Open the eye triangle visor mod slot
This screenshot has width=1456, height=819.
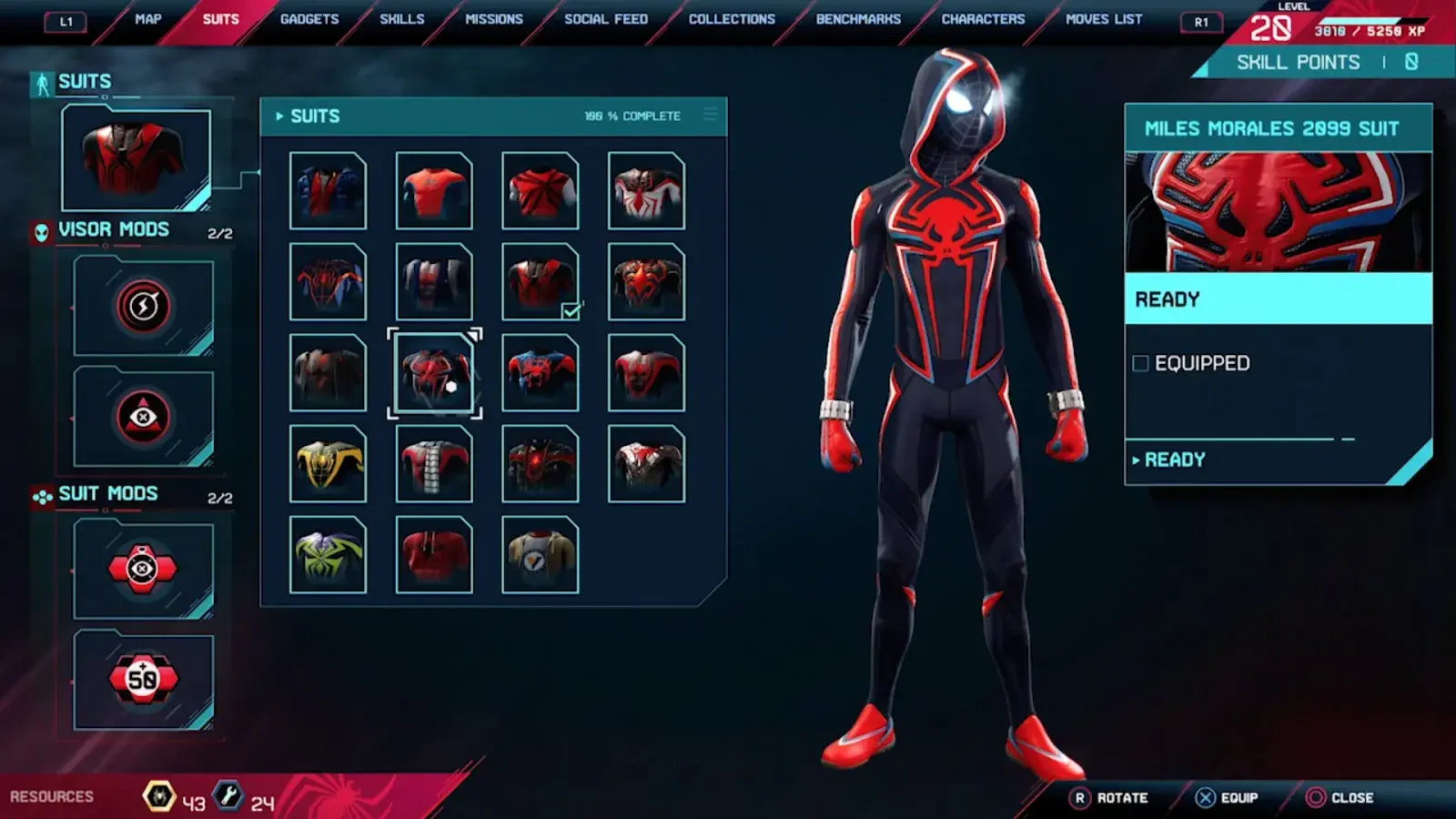[x=143, y=417]
